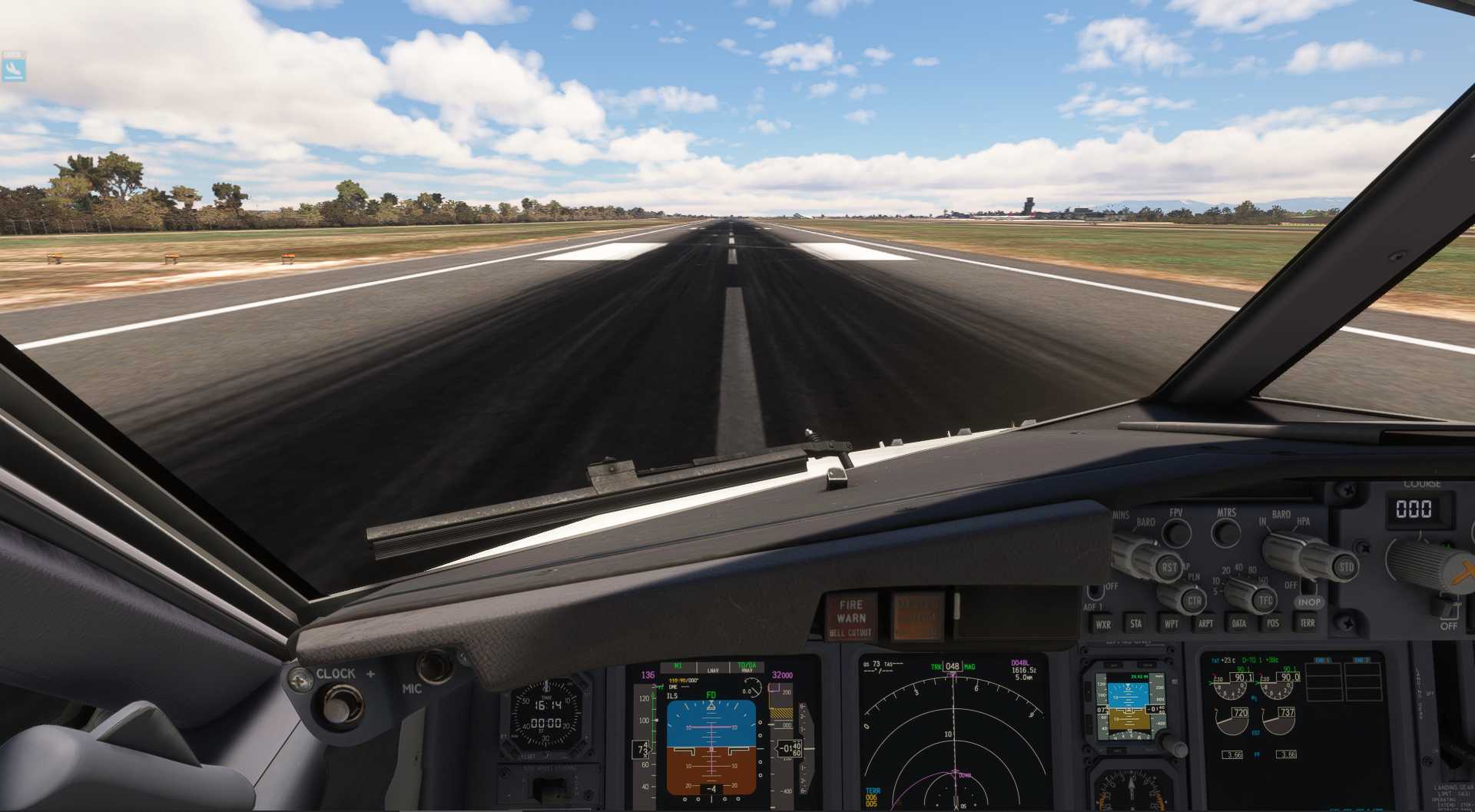
Task: Click the amber master caution light
Action: [916, 616]
